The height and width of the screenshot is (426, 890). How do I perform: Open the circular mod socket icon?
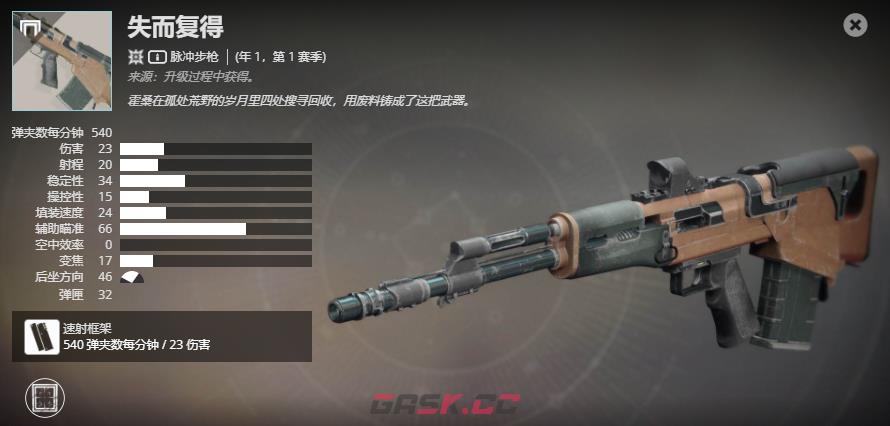pos(44,398)
